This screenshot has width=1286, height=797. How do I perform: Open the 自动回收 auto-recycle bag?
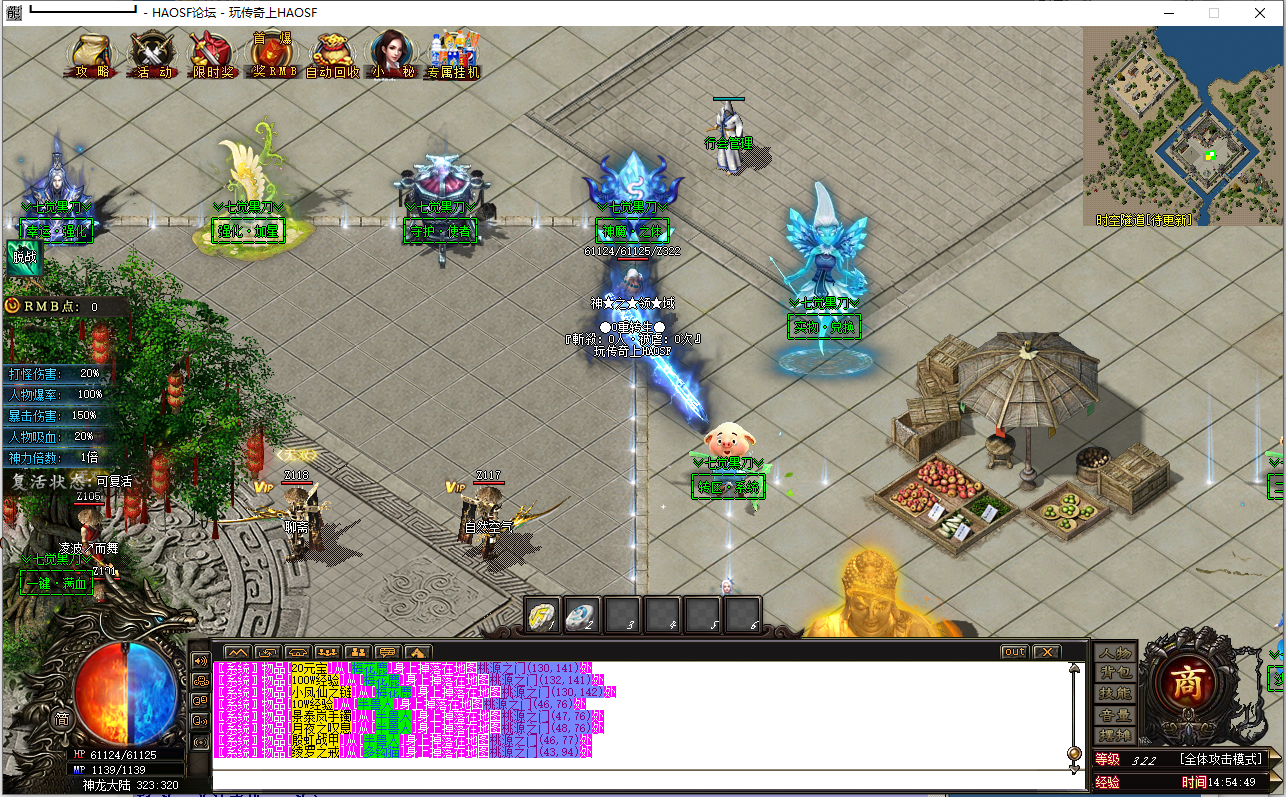tap(332, 55)
